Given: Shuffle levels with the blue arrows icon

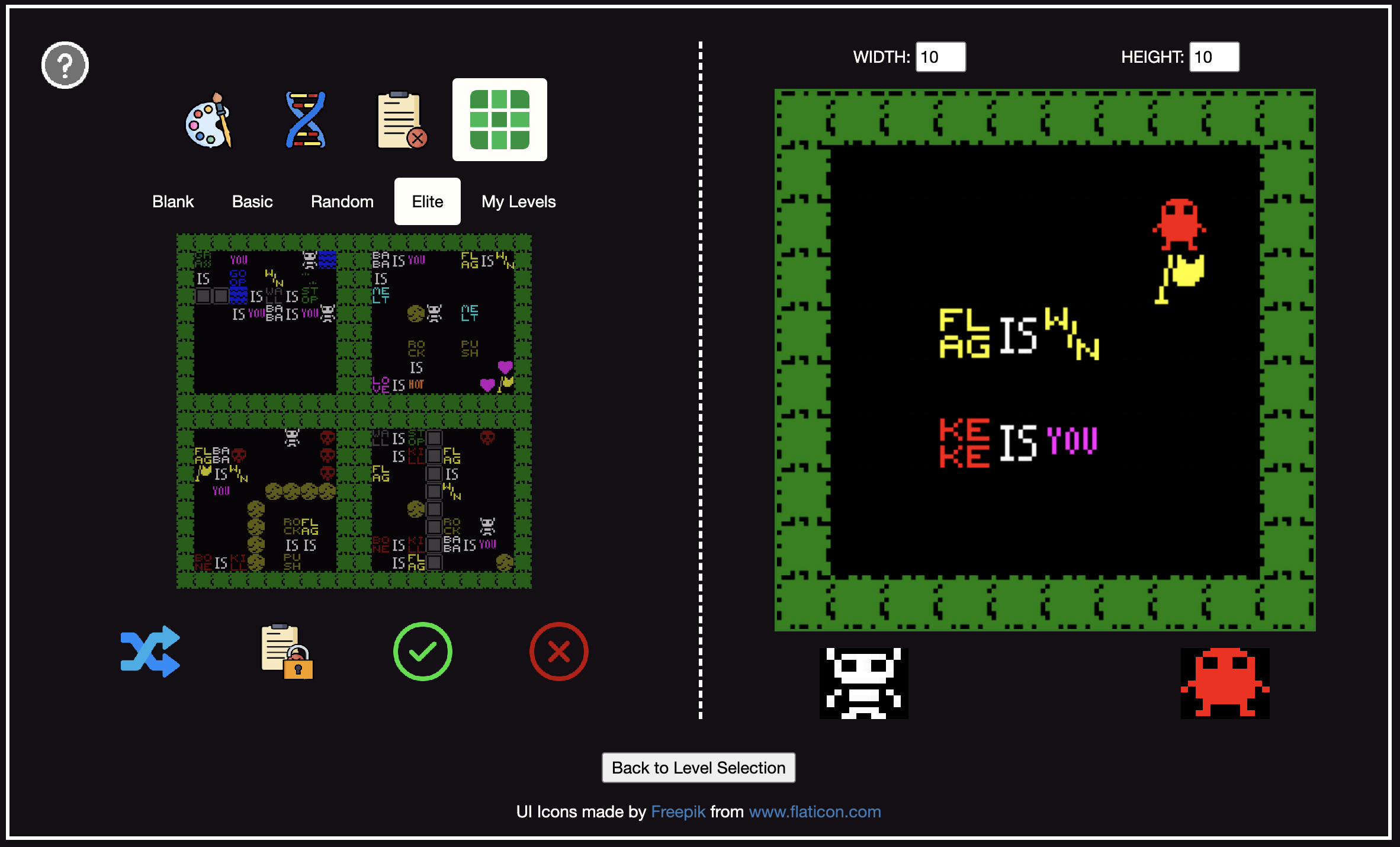Looking at the screenshot, I should (x=150, y=652).
